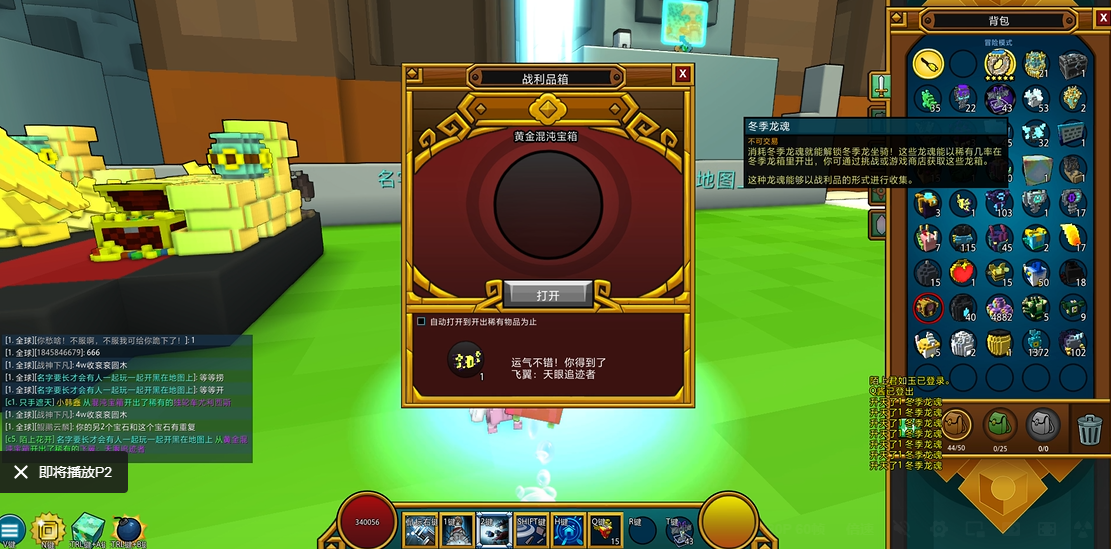Click the golden gear-shaped badge icon
This screenshot has width=1111, height=549.
tap(48, 530)
